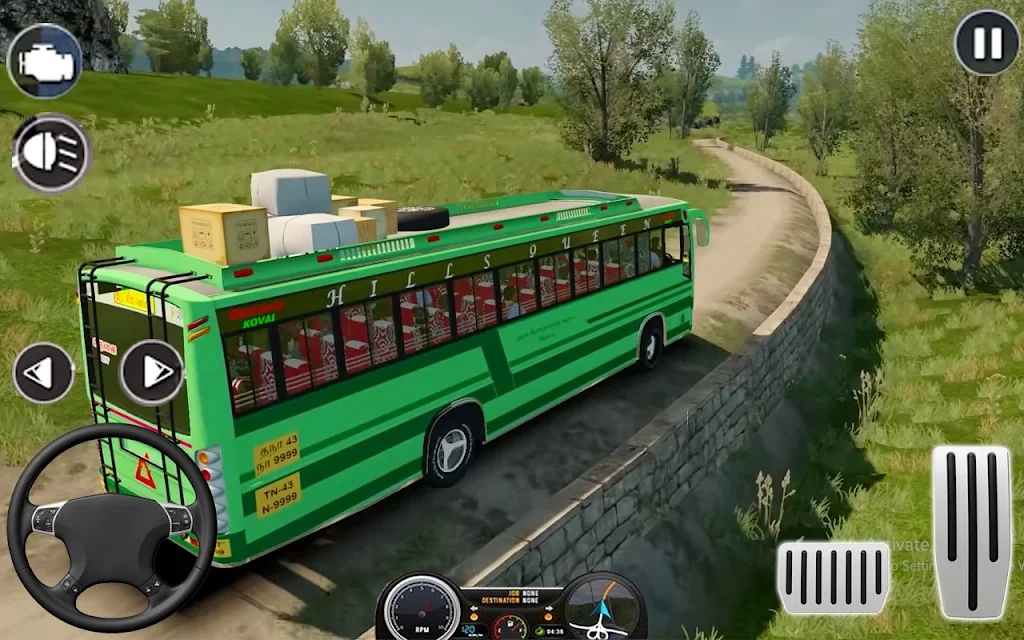Pause the game with the pause button

pos(986,43)
